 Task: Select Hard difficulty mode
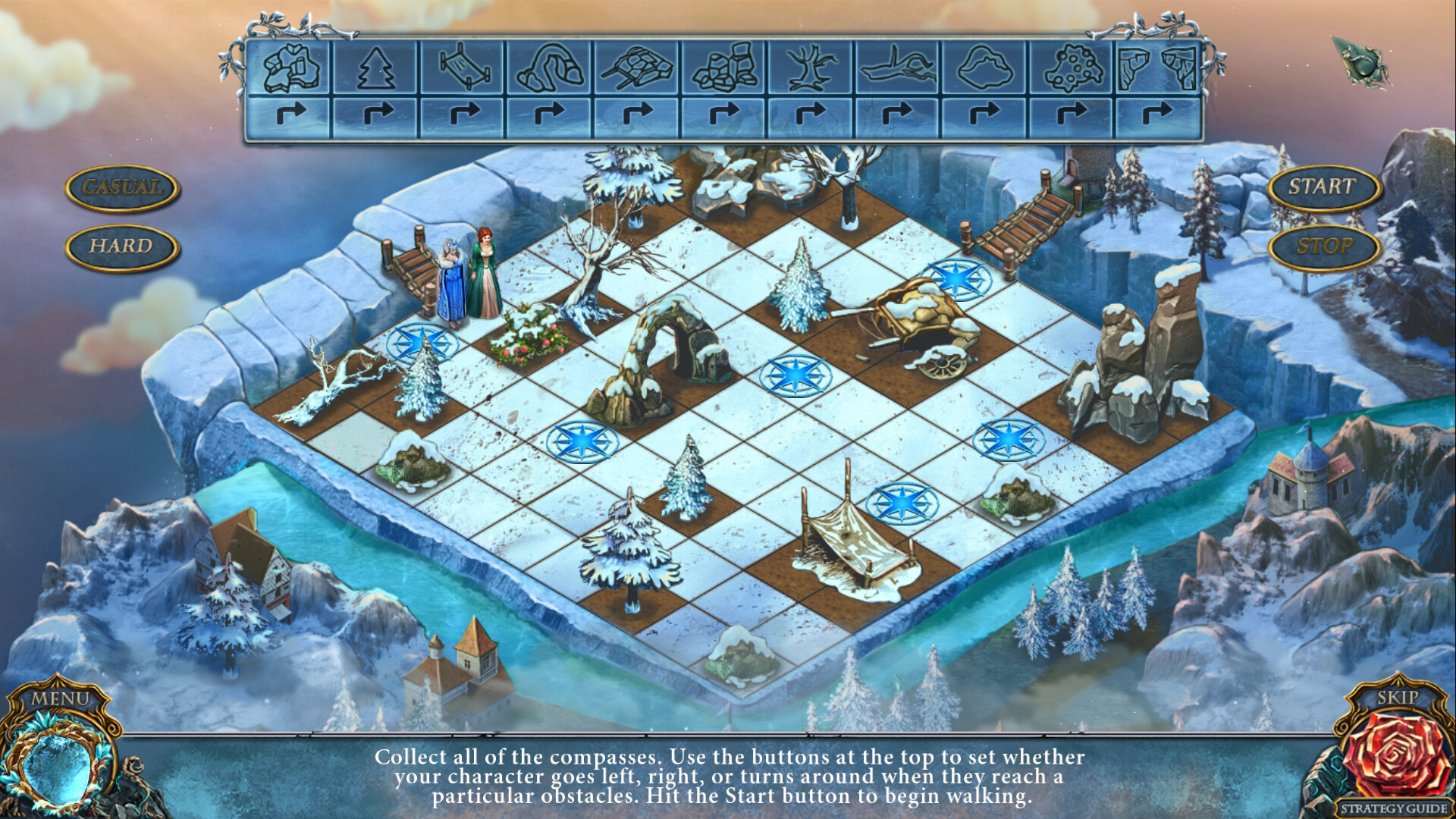pyautogui.click(x=121, y=244)
